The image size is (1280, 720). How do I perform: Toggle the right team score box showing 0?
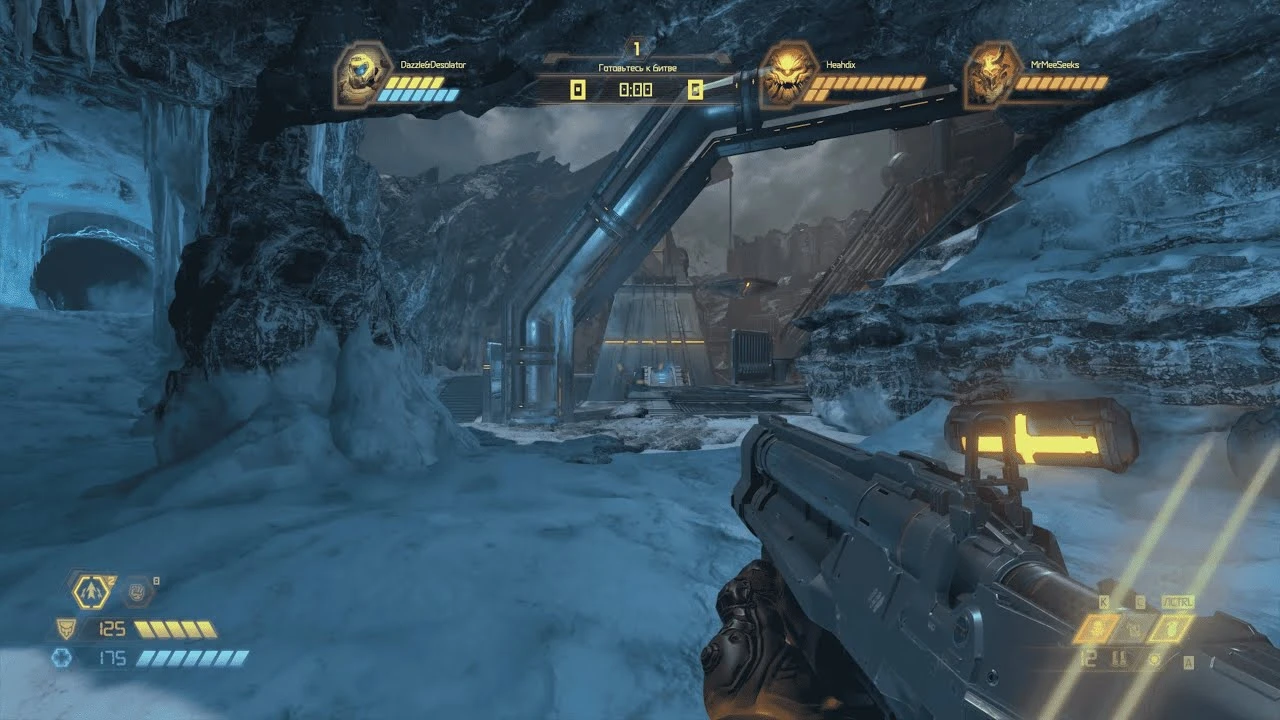coord(694,91)
